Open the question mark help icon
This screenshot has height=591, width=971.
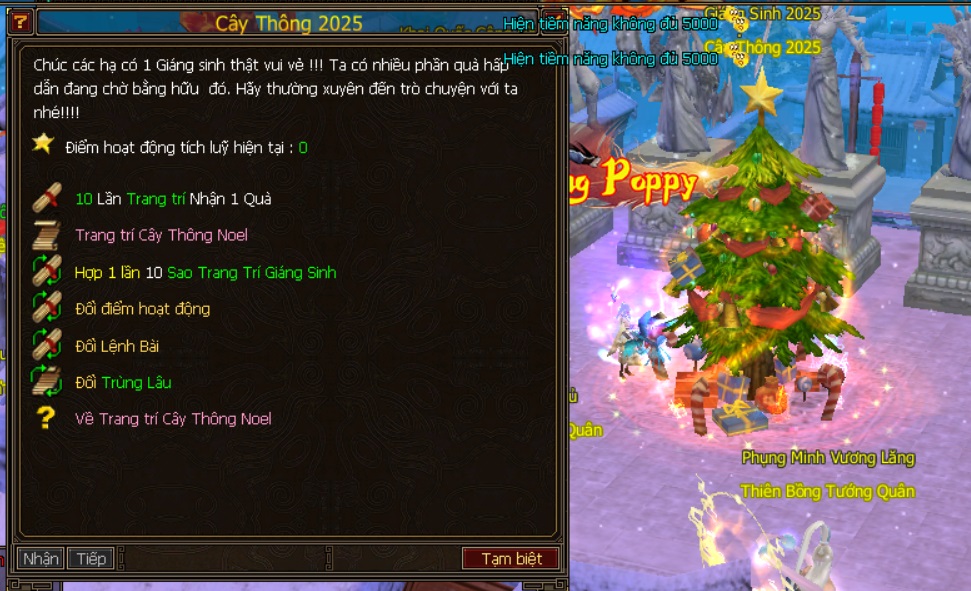20,22
